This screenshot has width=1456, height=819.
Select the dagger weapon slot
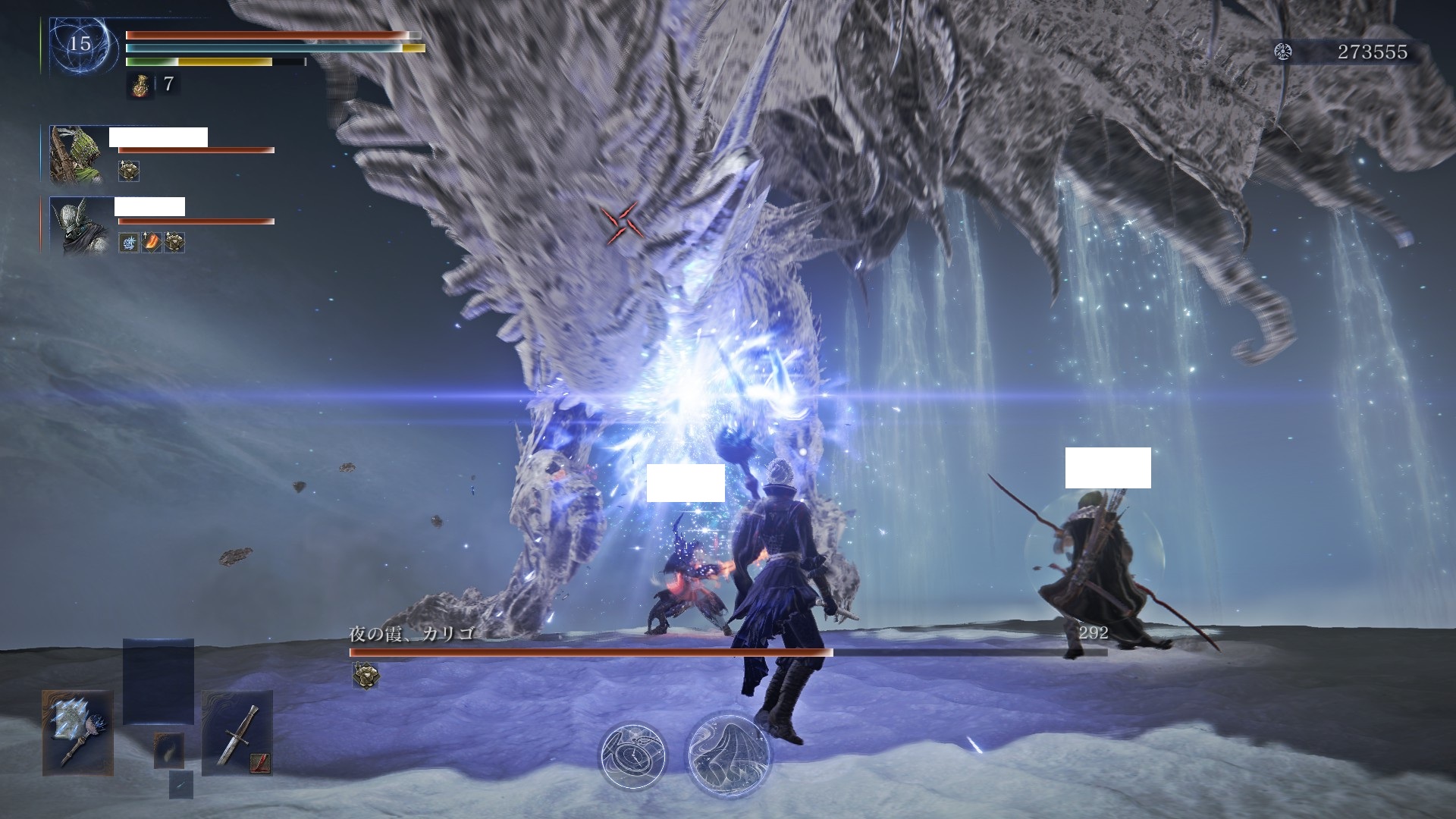tap(237, 732)
